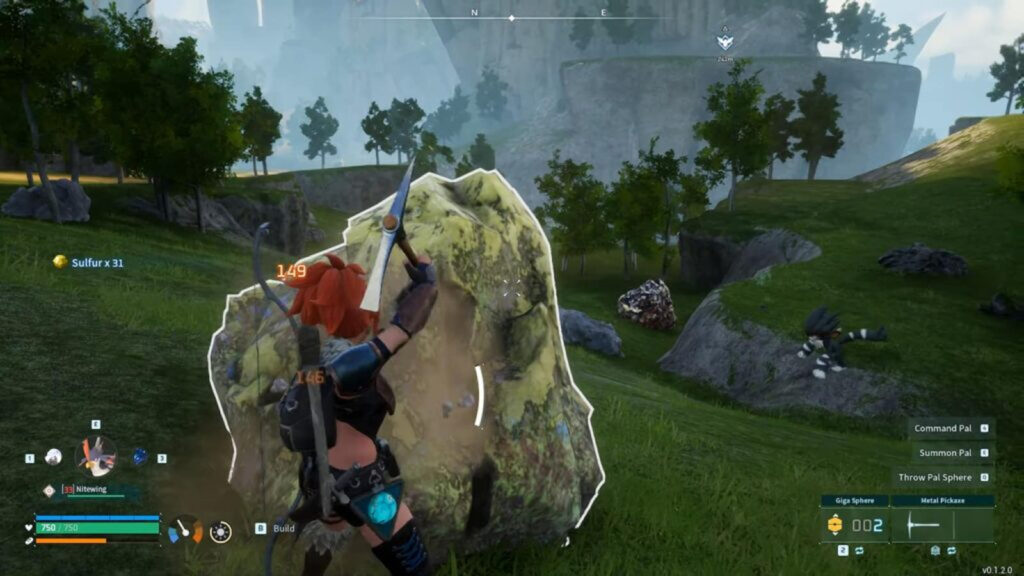Select the Nitewing pal portrait
Image resolution: width=1024 pixels, height=576 pixels.
(x=96, y=456)
